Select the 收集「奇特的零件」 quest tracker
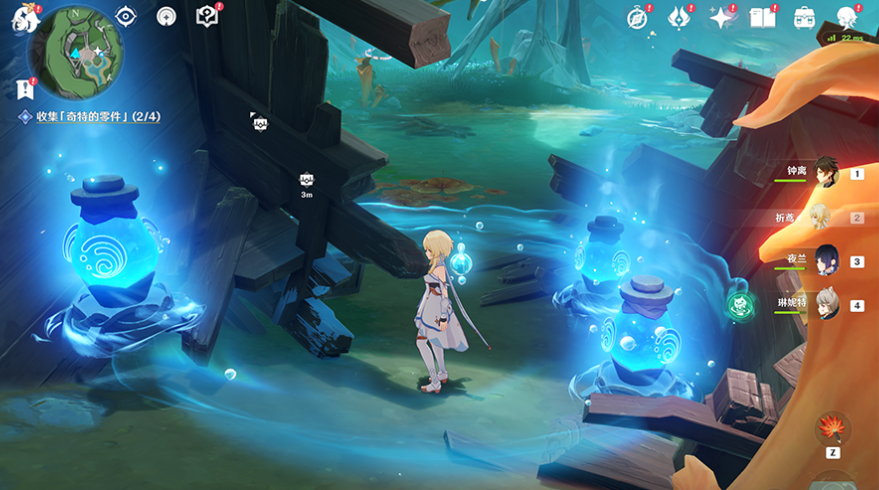Image resolution: width=879 pixels, height=490 pixels. click(x=90, y=117)
